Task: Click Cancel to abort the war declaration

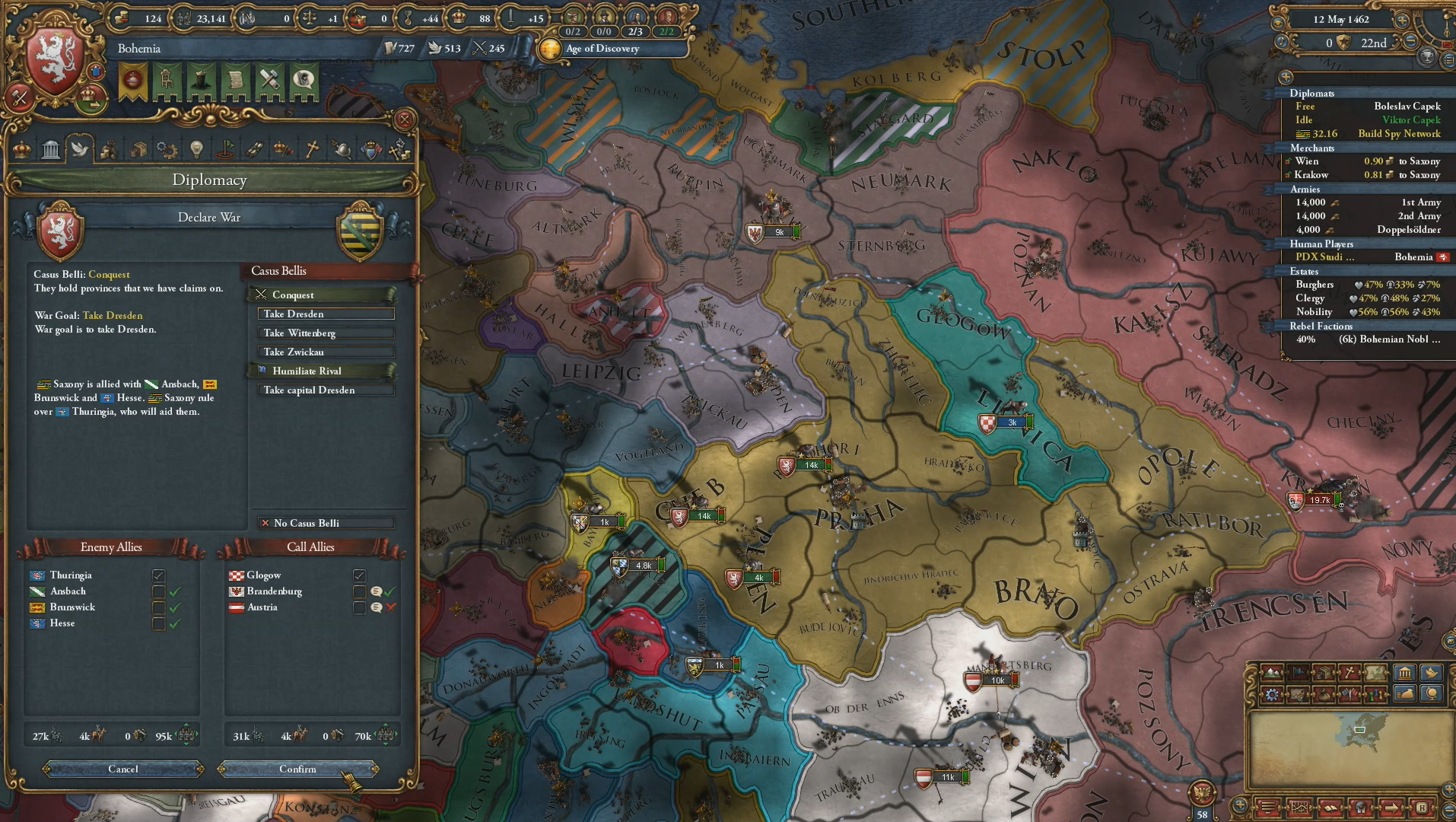Action: pyautogui.click(x=123, y=769)
